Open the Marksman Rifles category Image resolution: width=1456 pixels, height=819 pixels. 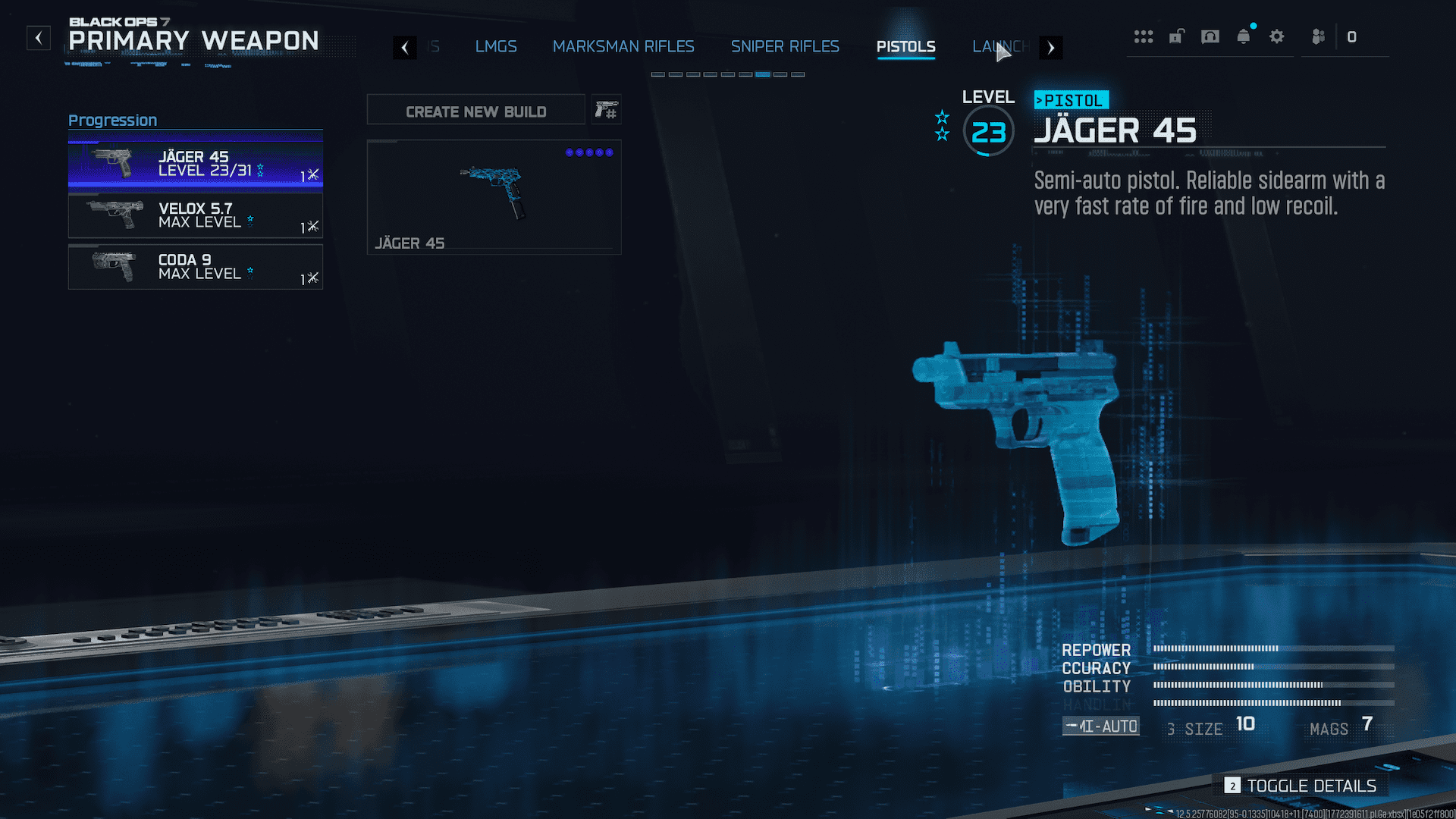(x=623, y=47)
